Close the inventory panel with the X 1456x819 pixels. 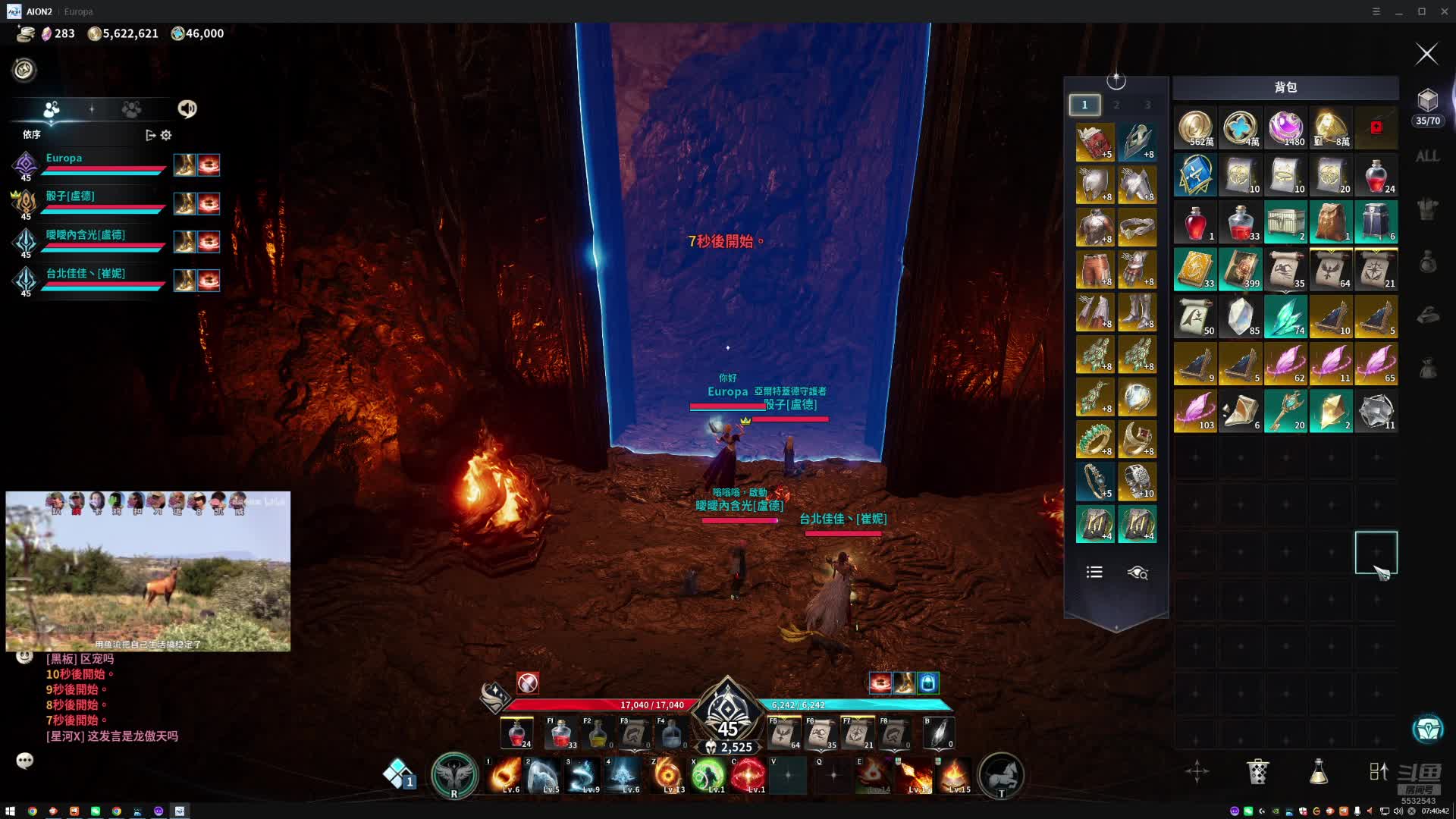point(1426,54)
